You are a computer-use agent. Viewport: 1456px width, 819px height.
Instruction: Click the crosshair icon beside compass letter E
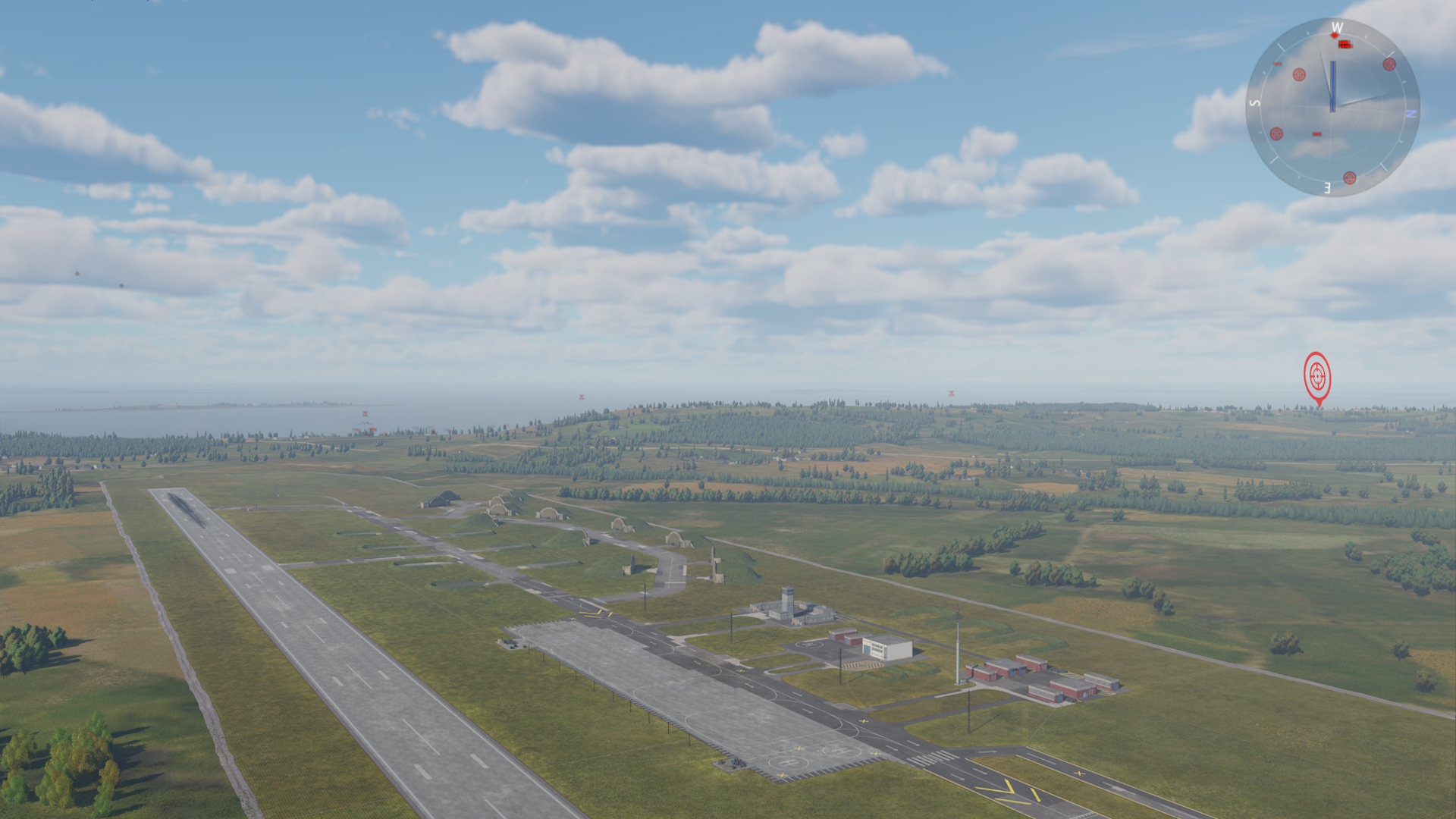pos(1350,178)
